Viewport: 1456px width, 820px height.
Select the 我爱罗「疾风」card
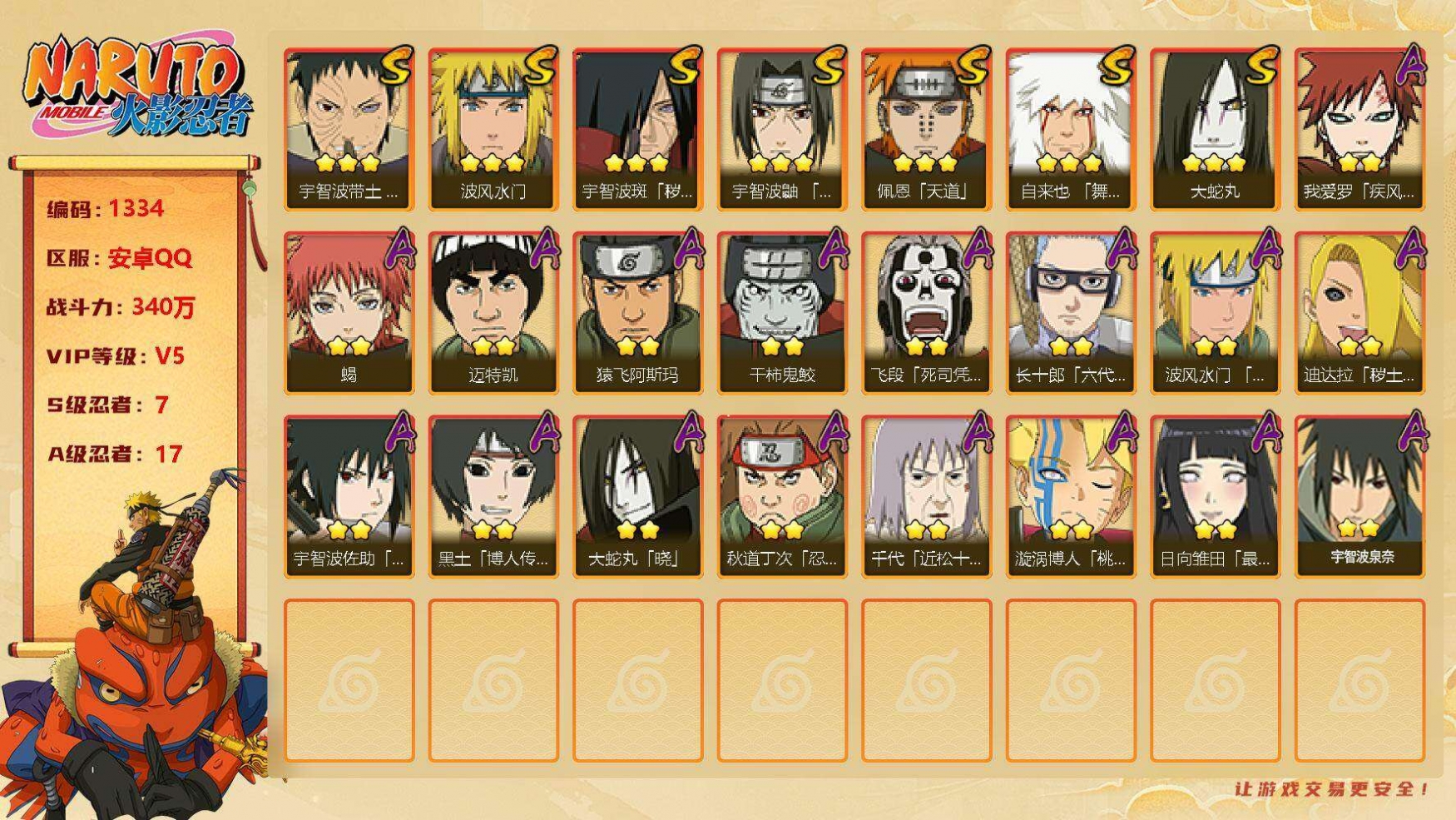(x=1359, y=128)
